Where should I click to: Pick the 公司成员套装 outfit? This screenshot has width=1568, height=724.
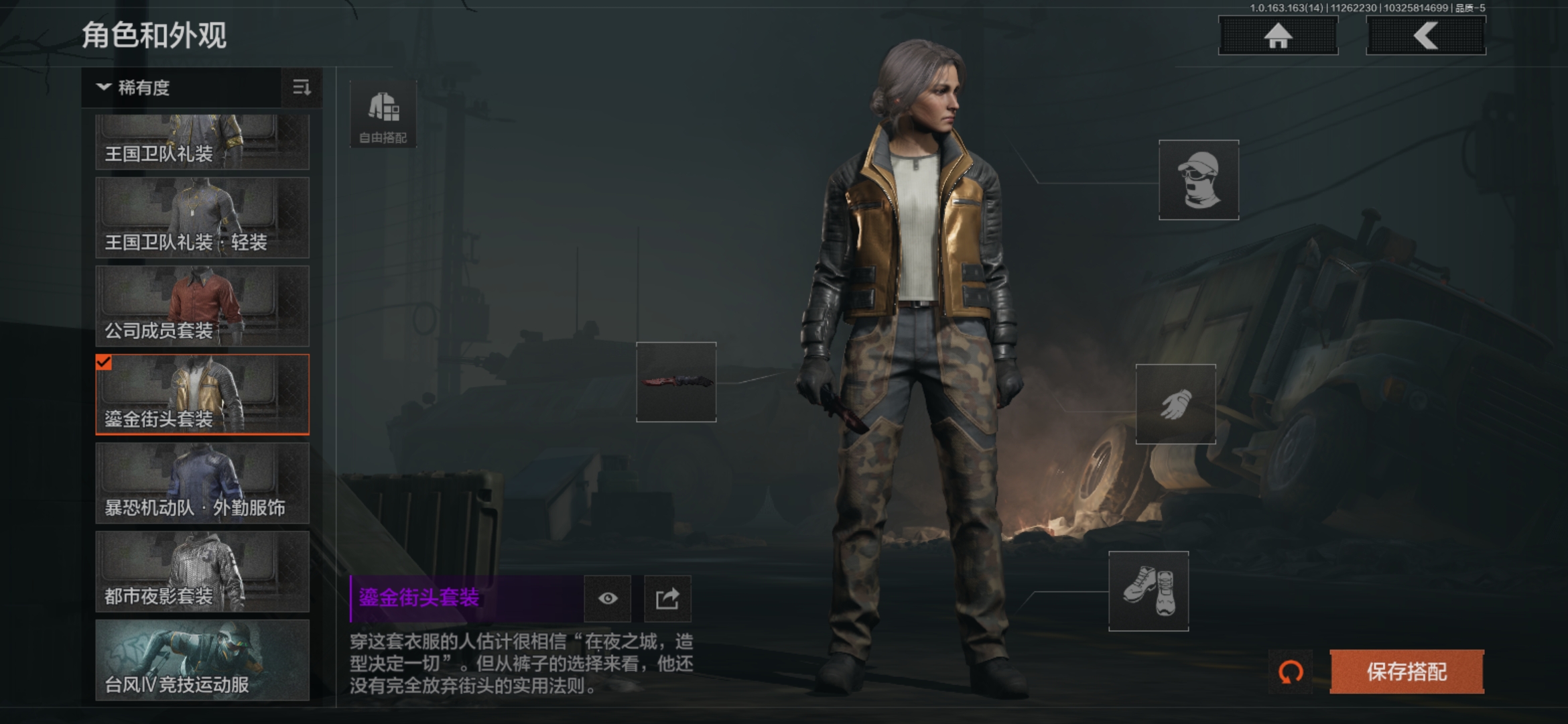click(202, 306)
